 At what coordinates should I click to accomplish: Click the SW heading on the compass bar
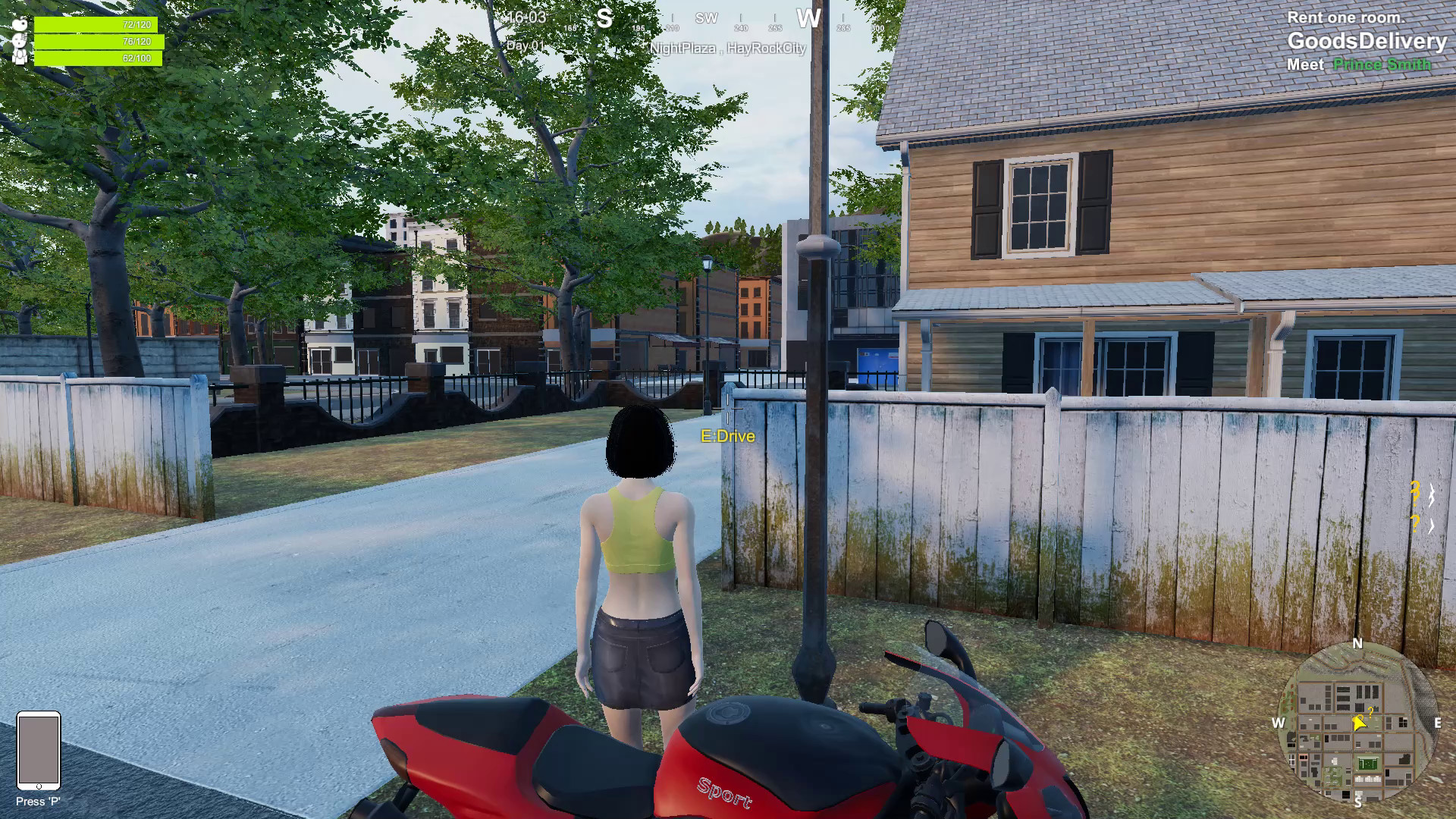(x=708, y=18)
